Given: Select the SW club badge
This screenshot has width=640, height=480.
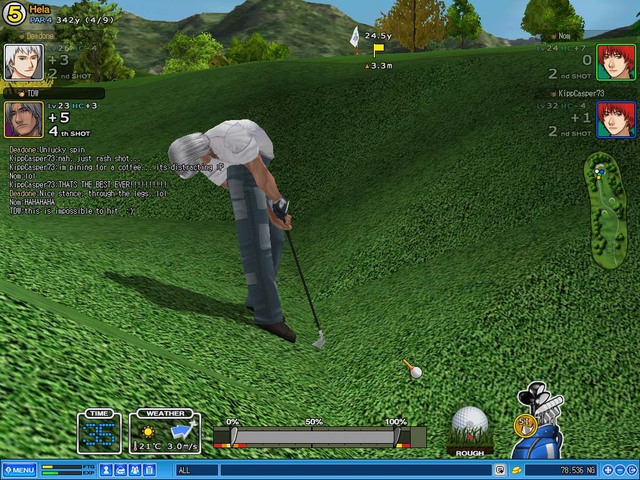Looking at the screenshot, I should (523, 424).
